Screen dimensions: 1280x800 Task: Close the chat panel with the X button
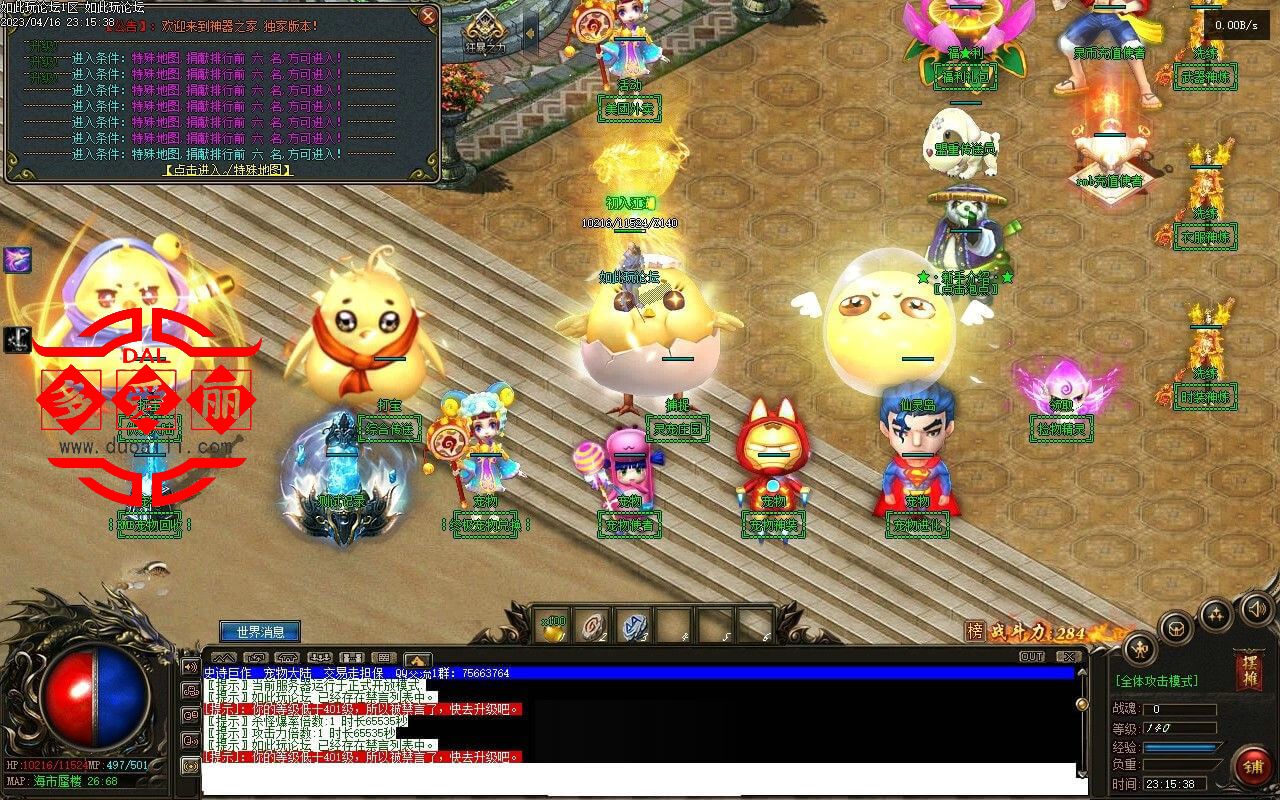coord(1067,657)
